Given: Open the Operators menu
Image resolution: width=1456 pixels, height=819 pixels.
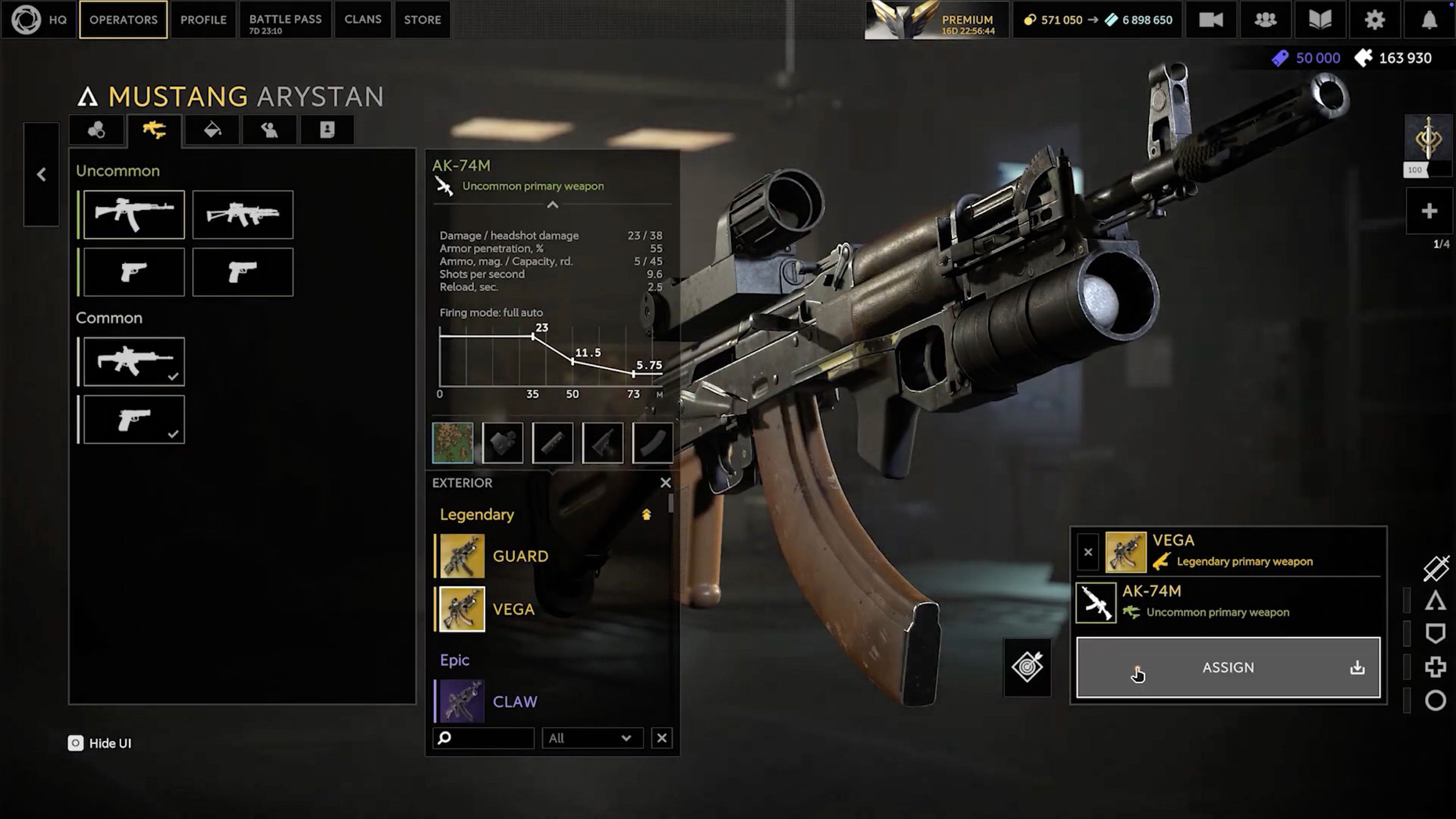Looking at the screenshot, I should 123,20.
